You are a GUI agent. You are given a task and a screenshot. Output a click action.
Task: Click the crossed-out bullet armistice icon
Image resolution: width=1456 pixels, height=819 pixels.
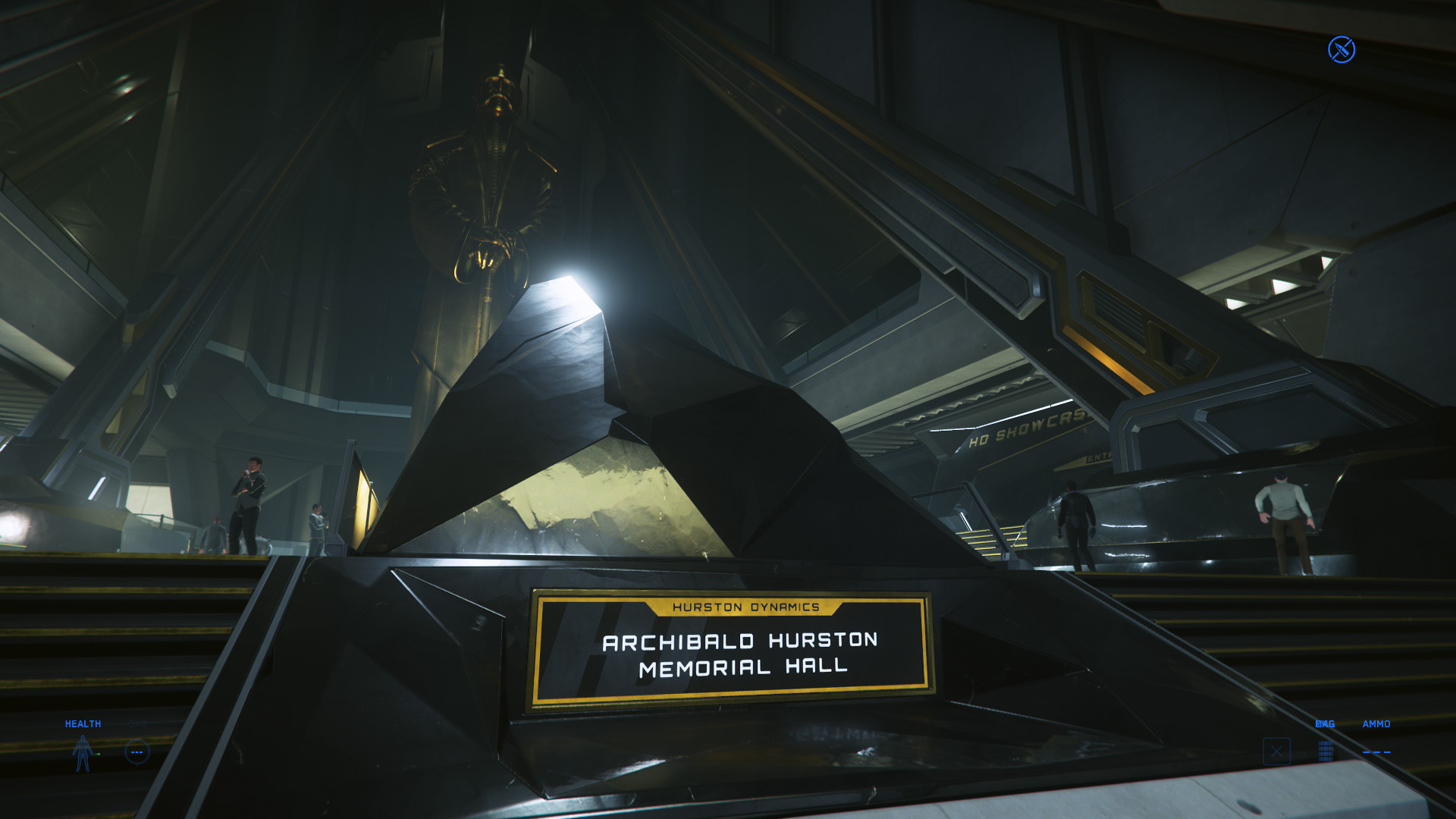1341,50
